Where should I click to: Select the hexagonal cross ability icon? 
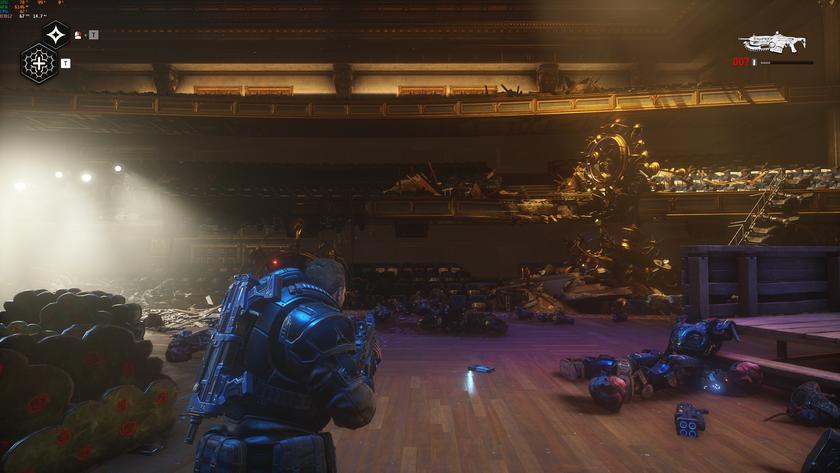[x=39, y=64]
